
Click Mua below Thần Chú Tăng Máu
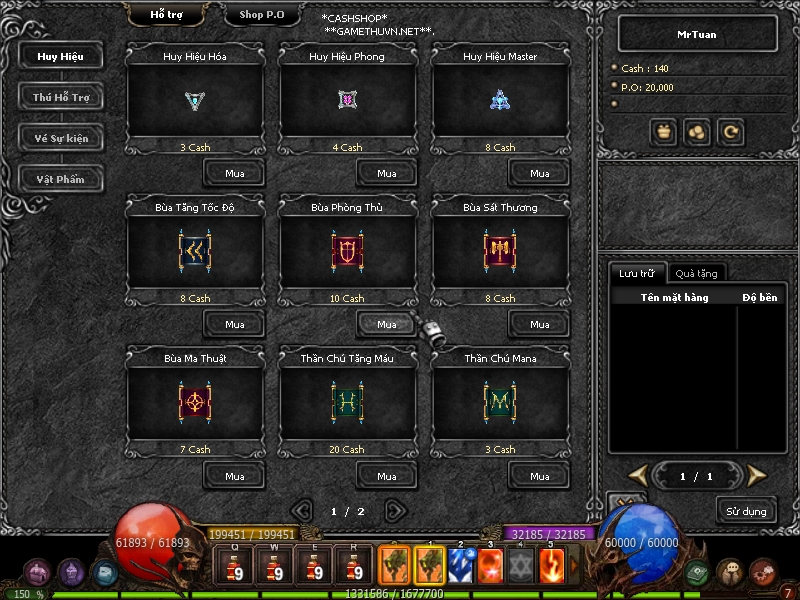pyautogui.click(x=387, y=476)
